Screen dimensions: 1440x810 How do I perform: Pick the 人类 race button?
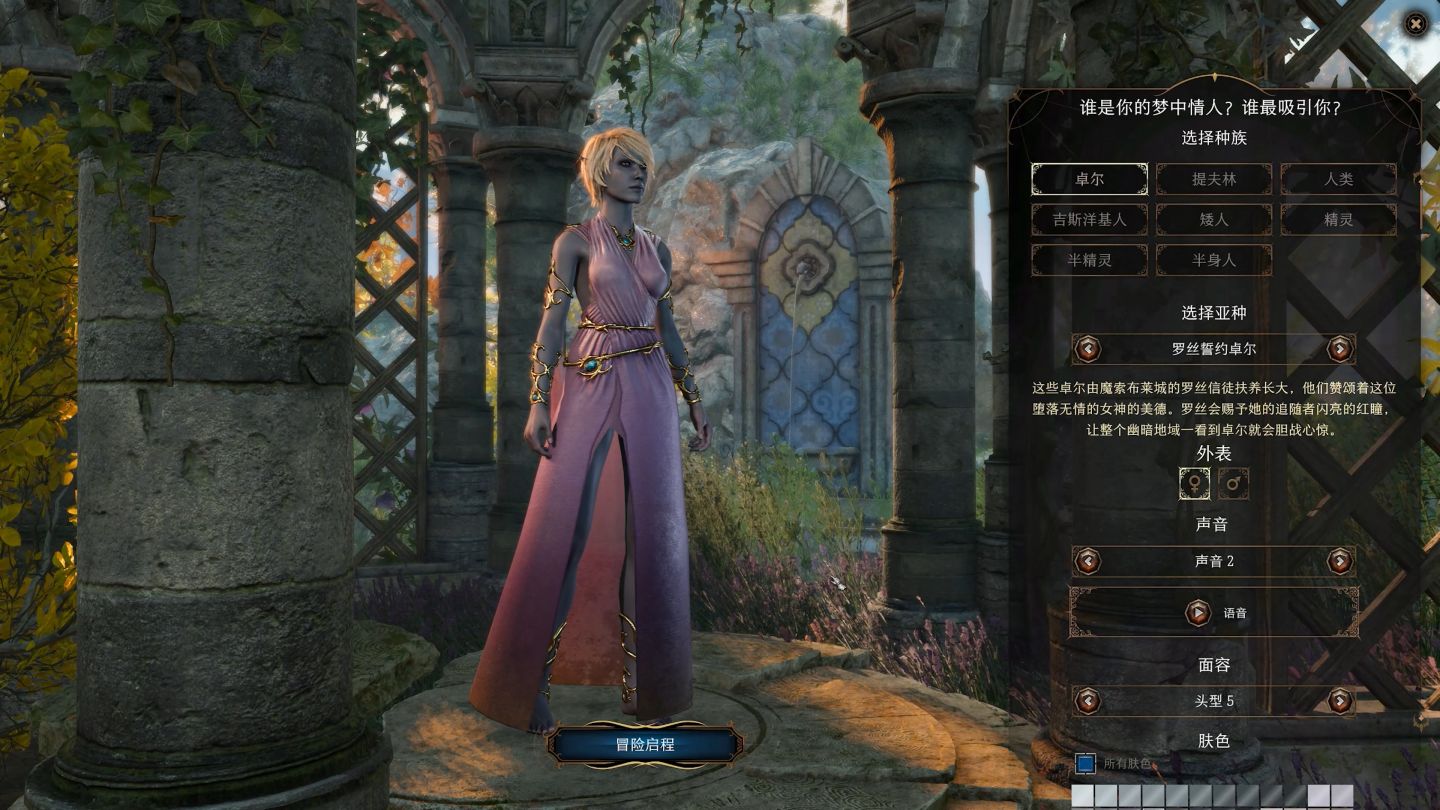click(x=1338, y=179)
